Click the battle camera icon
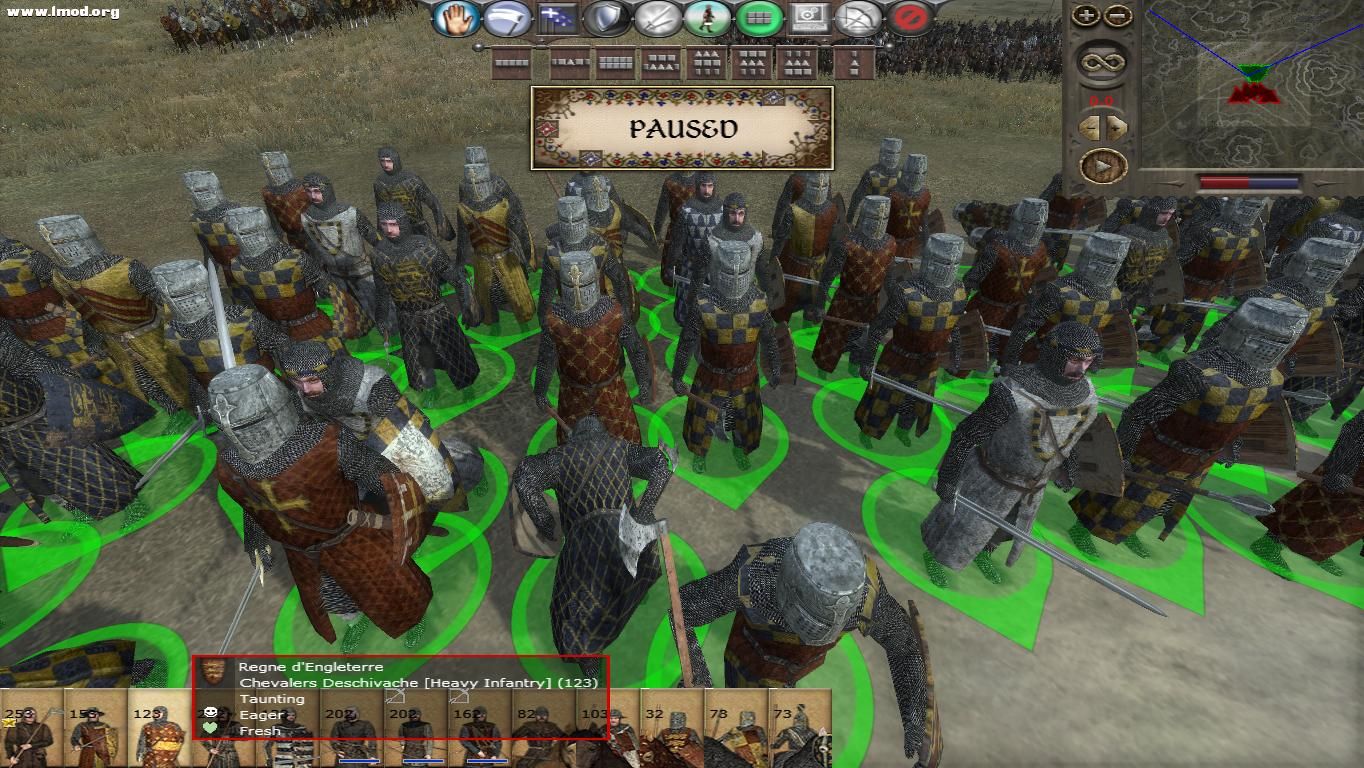The image size is (1364, 768). pos(808,17)
